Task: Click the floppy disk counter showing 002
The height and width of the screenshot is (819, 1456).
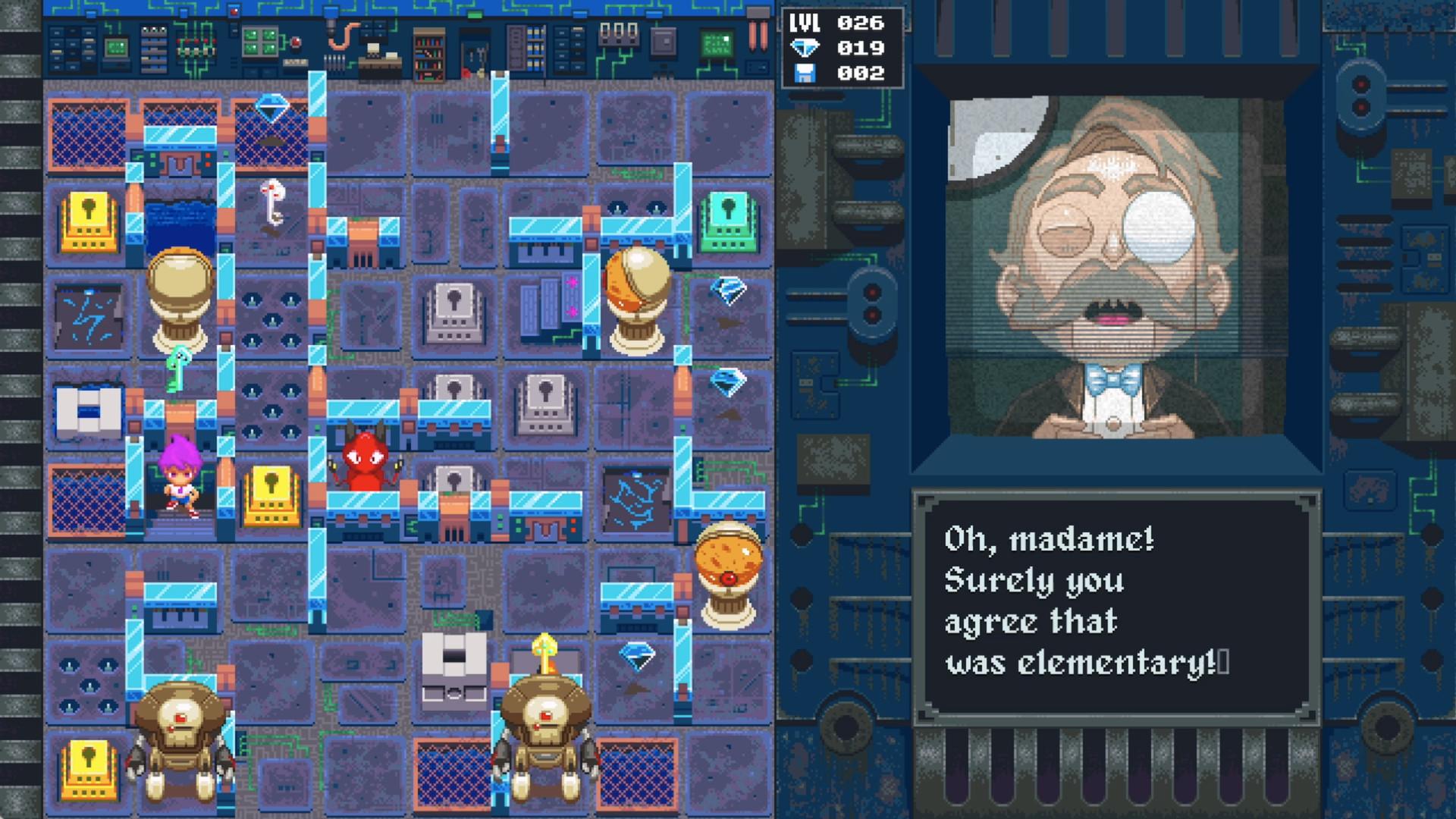Action: click(x=839, y=74)
